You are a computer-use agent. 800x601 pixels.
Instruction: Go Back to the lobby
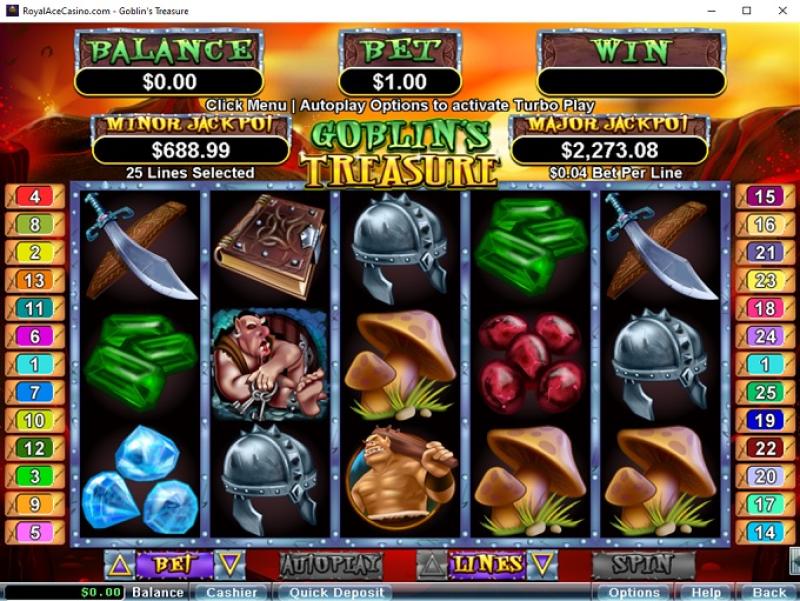(769, 592)
